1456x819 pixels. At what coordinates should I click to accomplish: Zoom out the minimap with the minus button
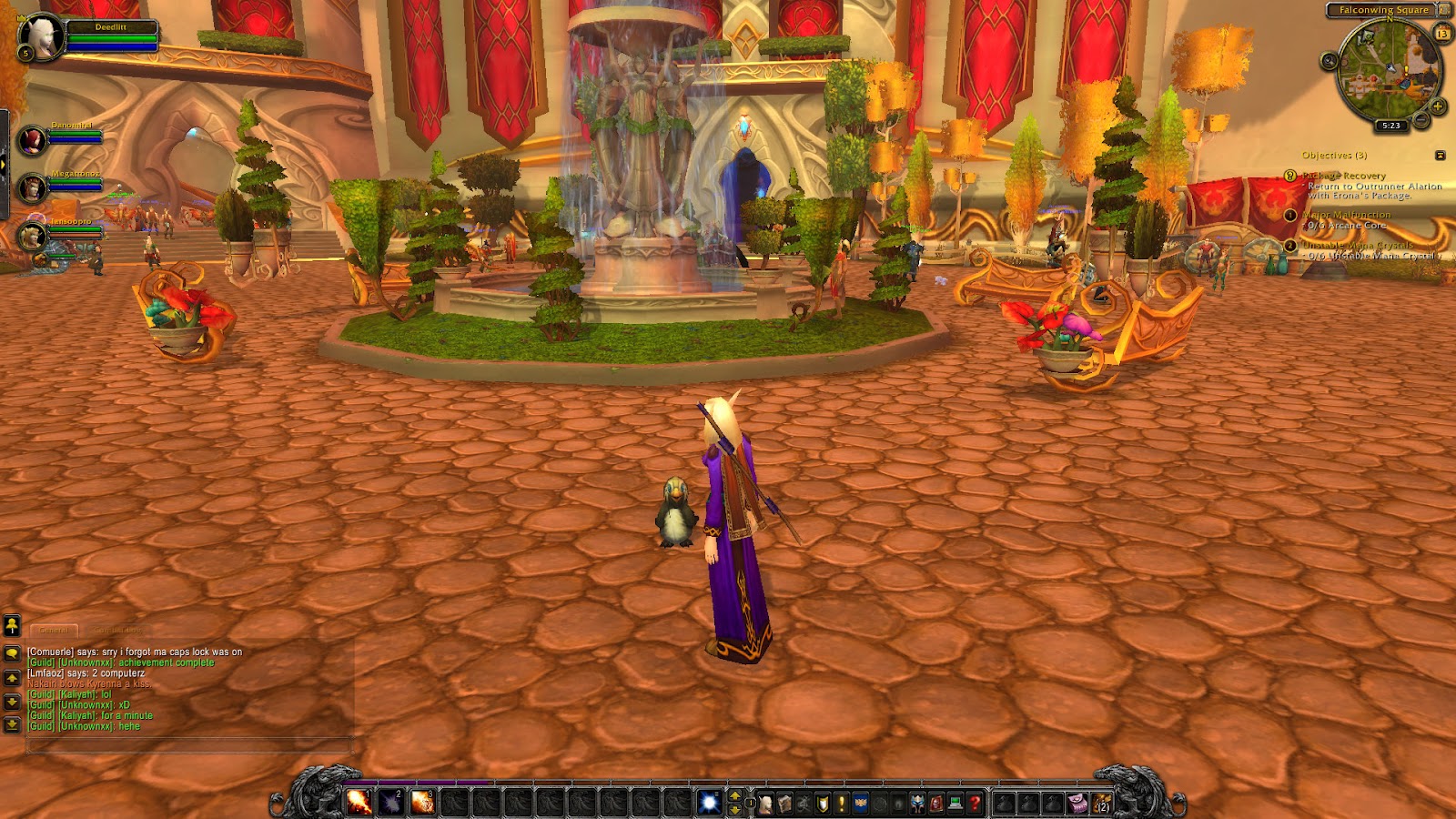coord(1421,119)
